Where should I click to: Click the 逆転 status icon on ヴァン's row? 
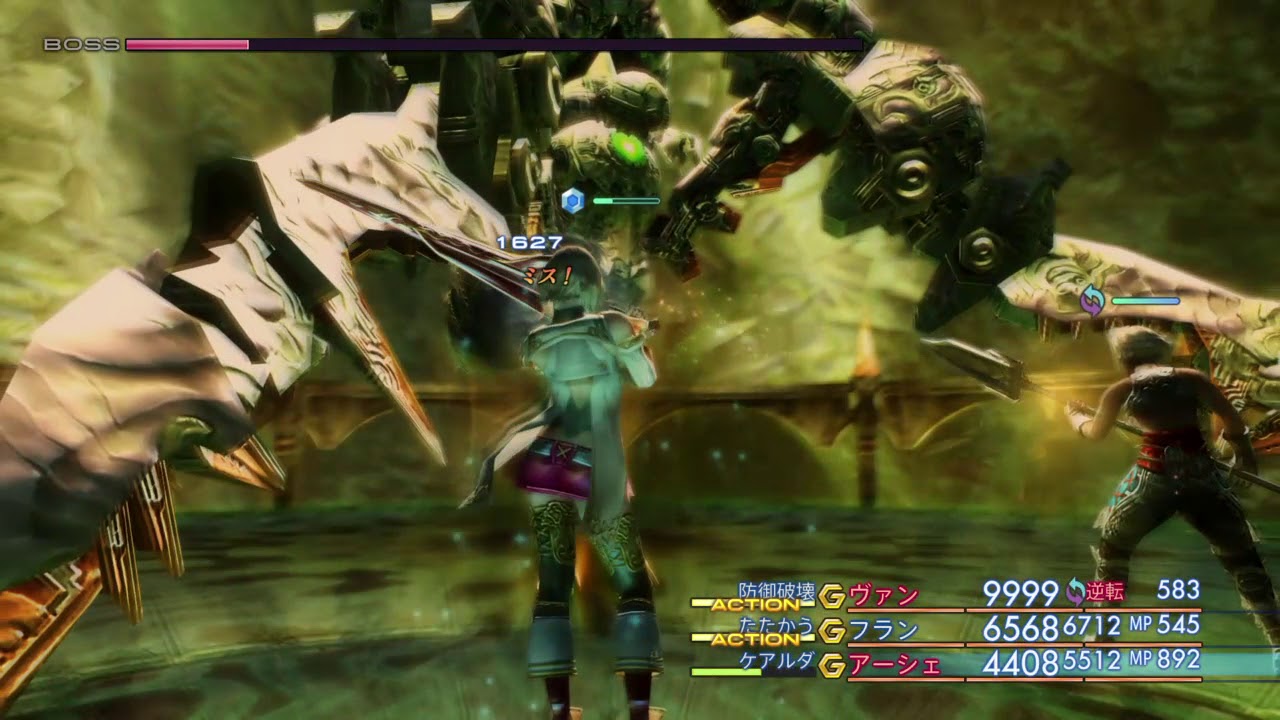pyautogui.click(x=1076, y=592)
